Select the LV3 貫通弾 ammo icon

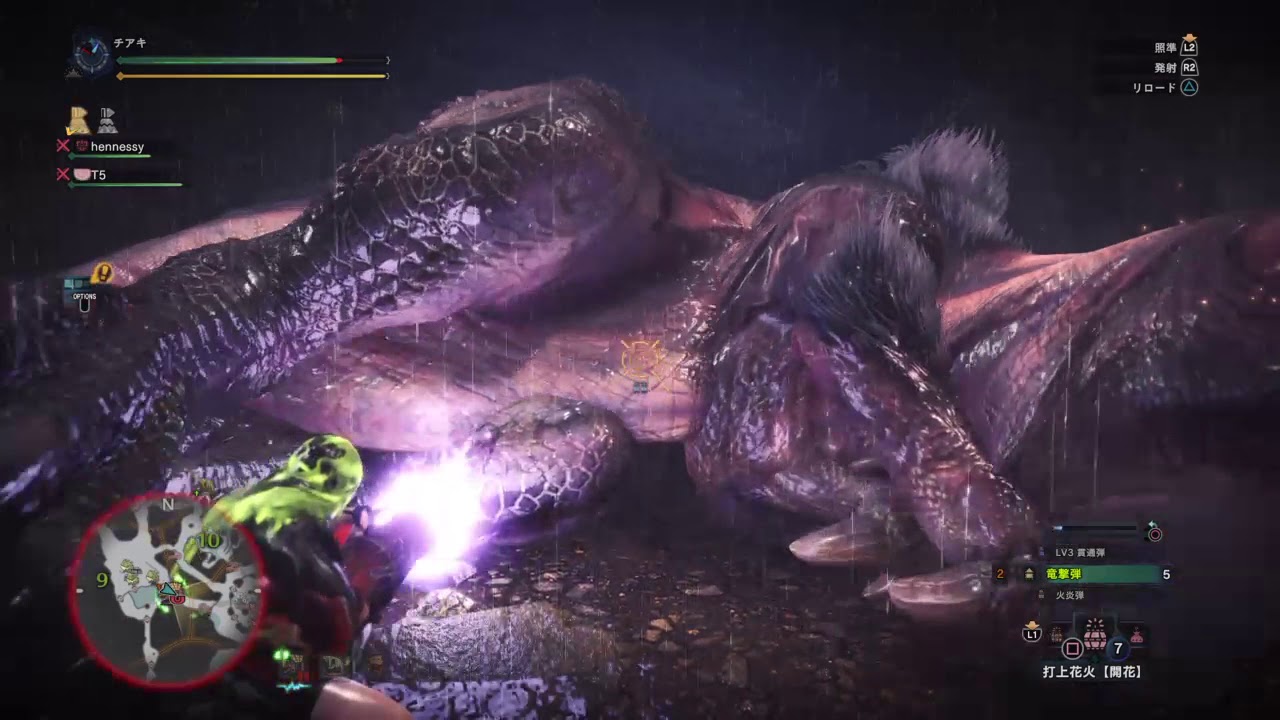tap(1040, 550)
